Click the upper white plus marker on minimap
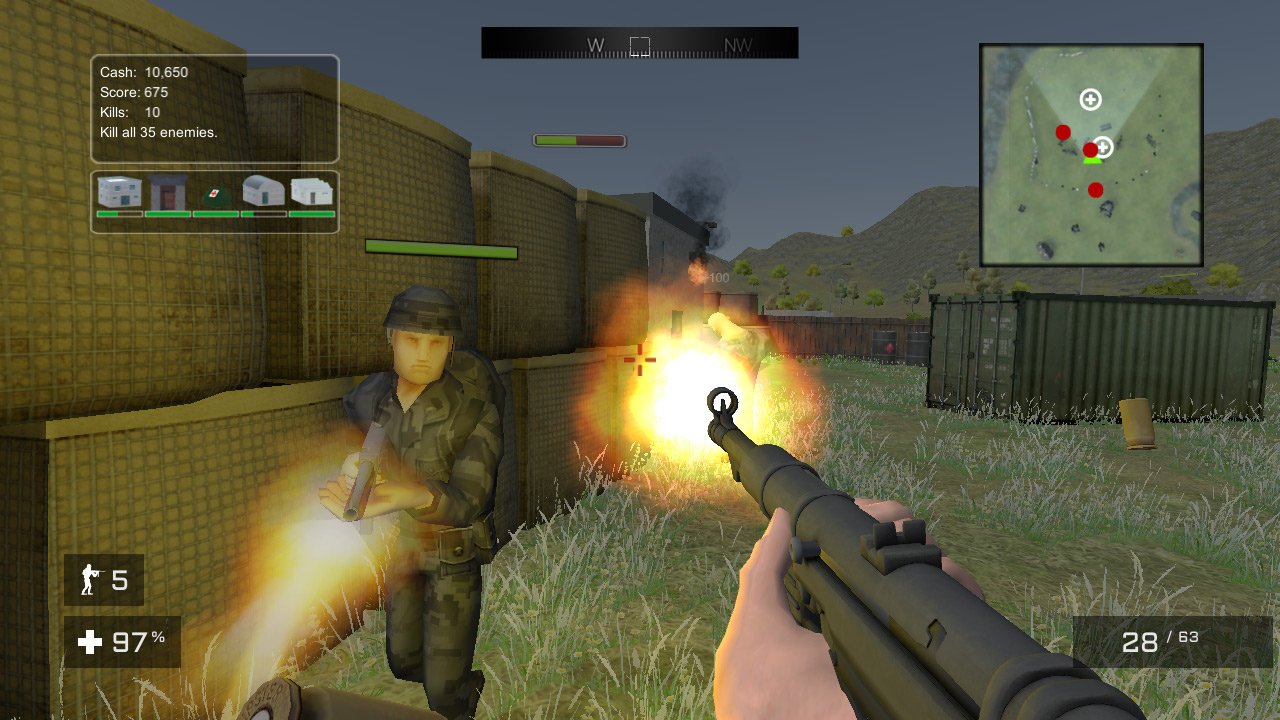The width and height of the screenshot is (1280, 720). pyautogui.click(x=1090, y=99)
